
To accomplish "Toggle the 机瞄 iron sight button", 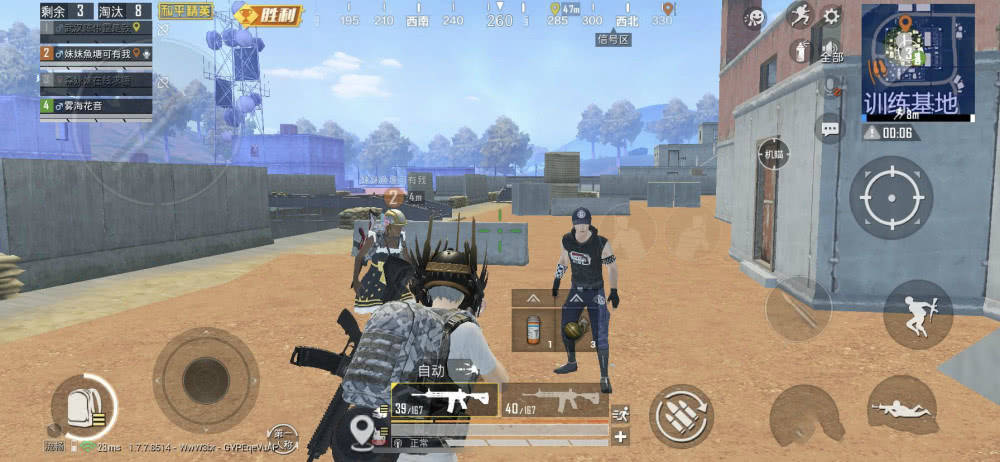I will pos(773,154).
